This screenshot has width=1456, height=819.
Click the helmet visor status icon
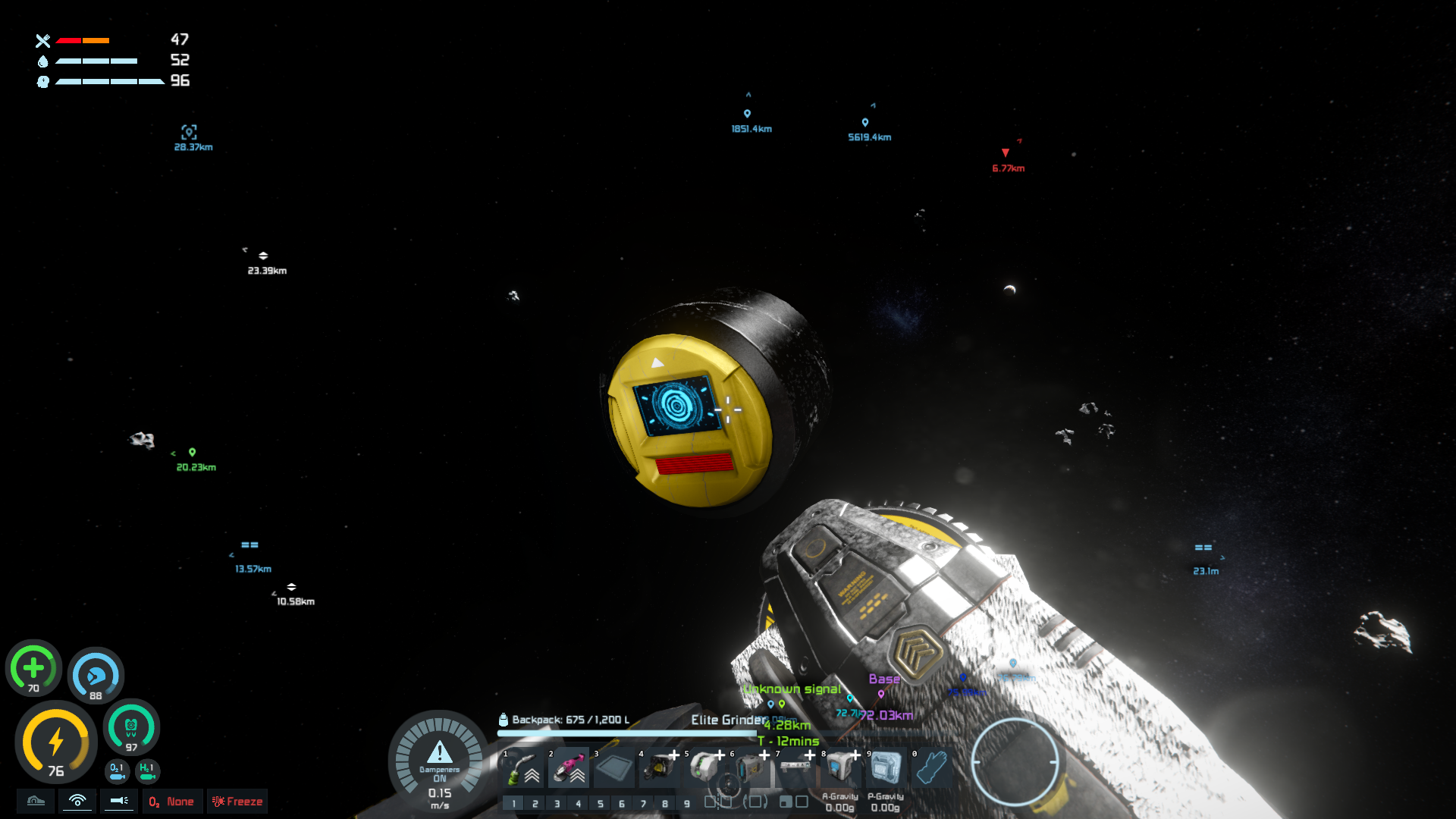click(x=36, y=801)
